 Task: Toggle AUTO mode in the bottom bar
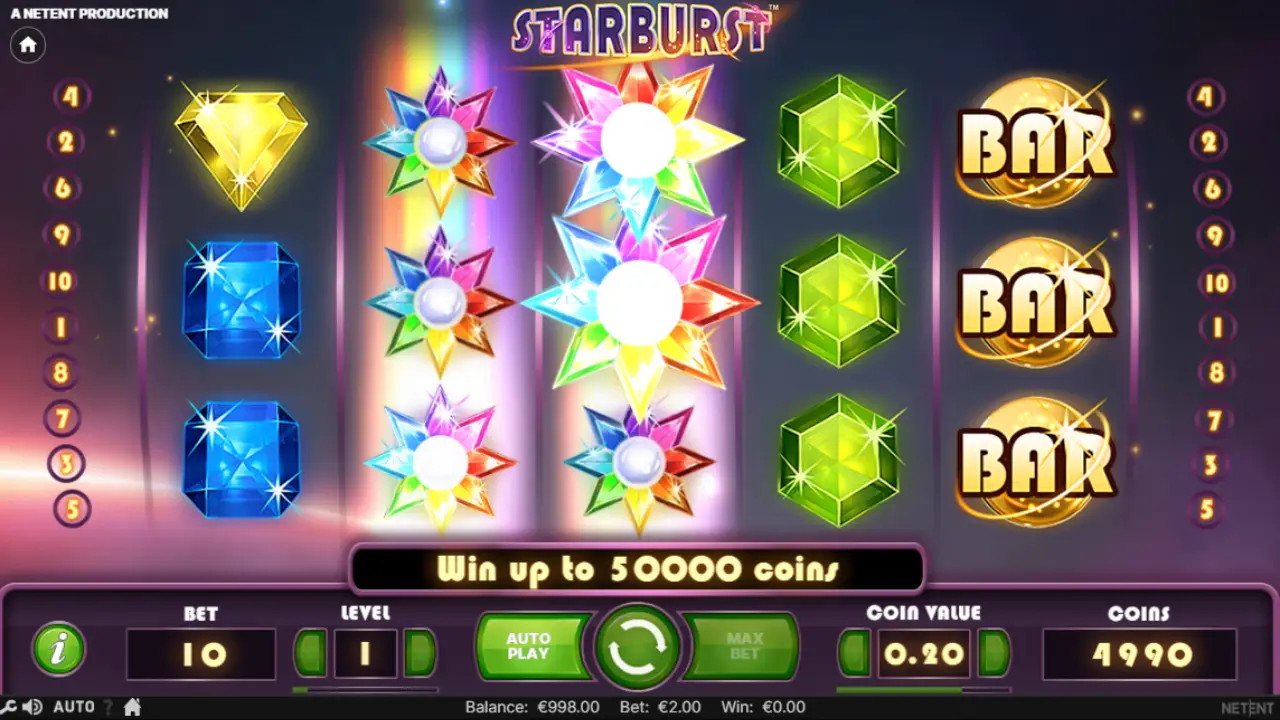click(x=73, y=707)
